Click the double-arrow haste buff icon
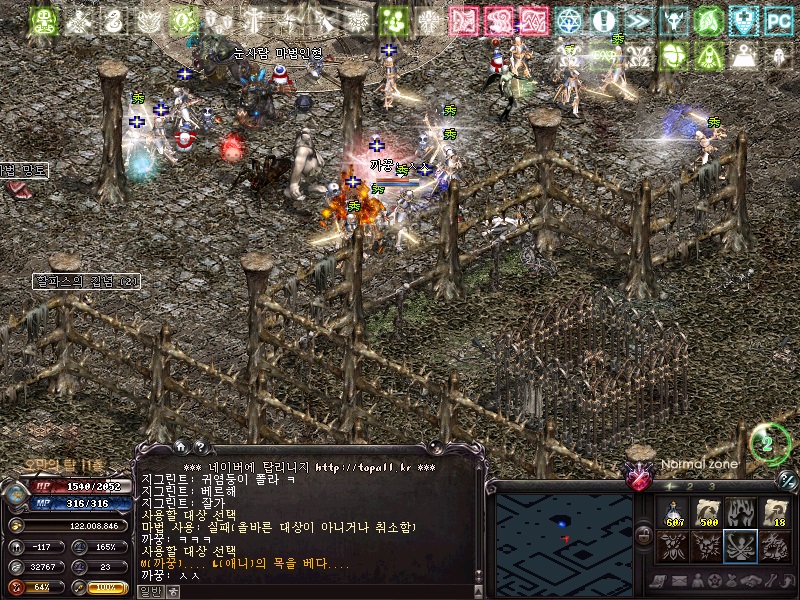This screenshot has height=600, width=800. click(638, 20)
